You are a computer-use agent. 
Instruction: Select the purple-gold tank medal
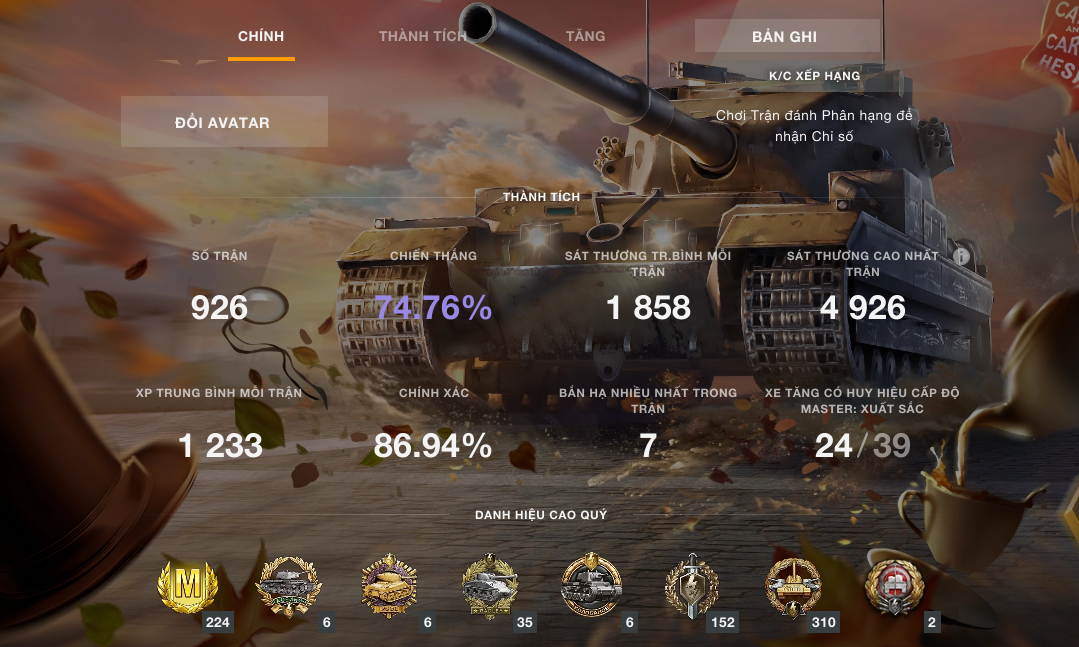point(389,586)
